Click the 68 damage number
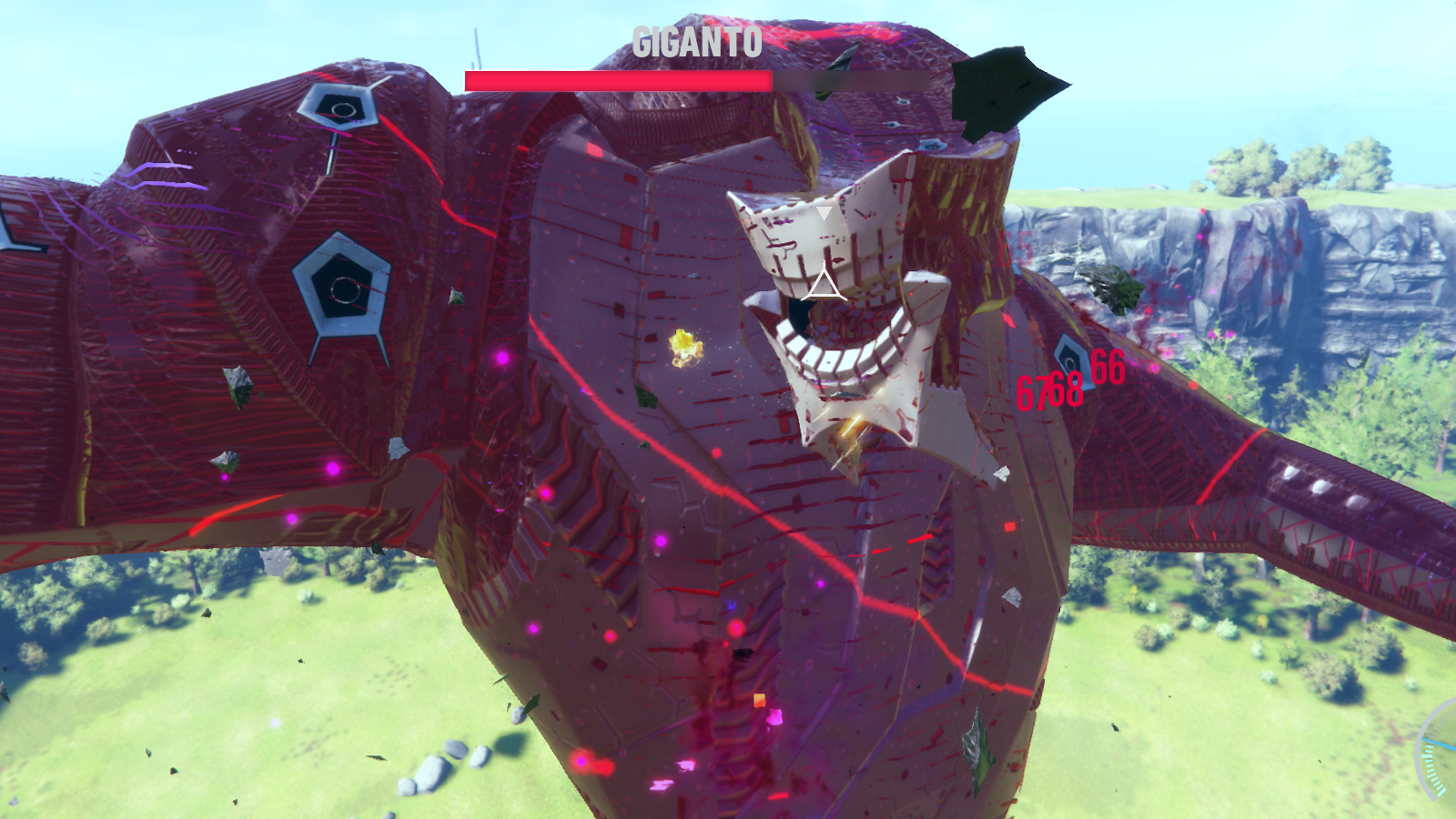This screenshot has height=819, width=1456. (x=1061, y=389)
